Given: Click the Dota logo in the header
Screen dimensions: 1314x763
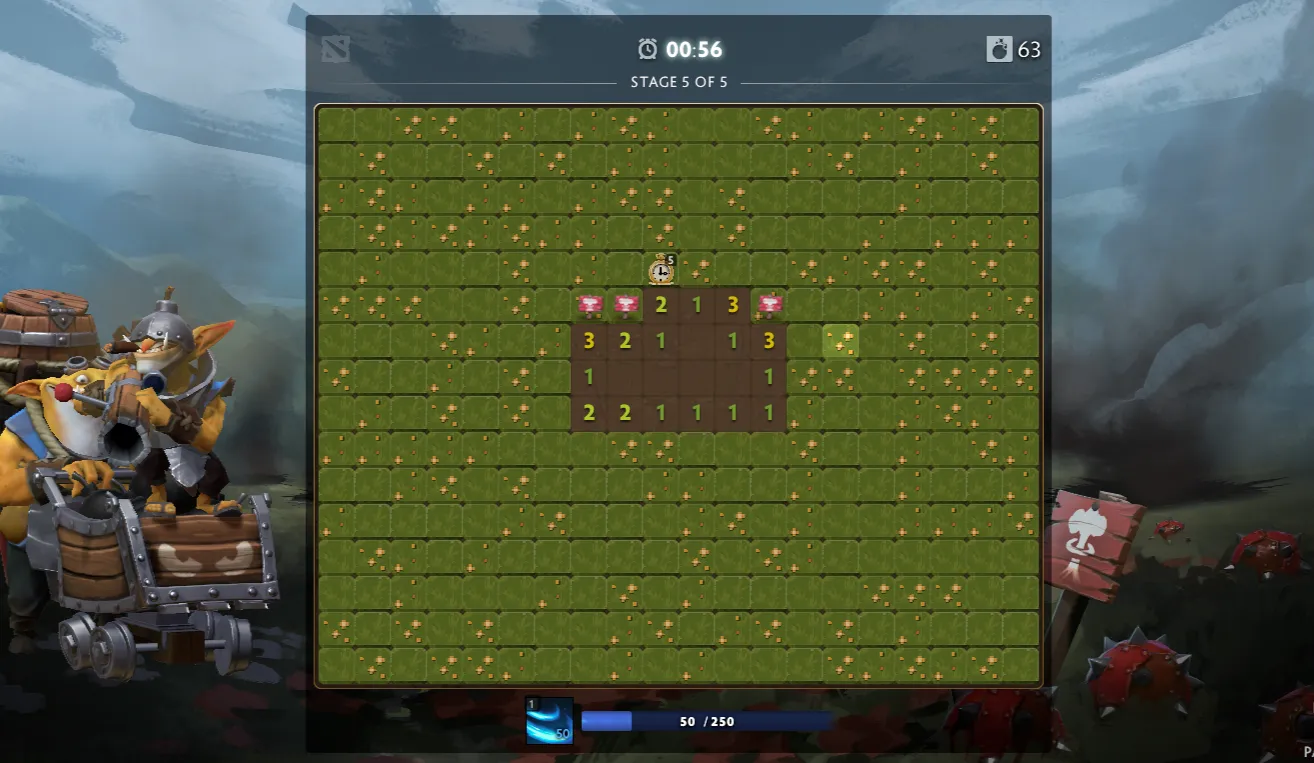Looking at the screenshot, I should 336,49.
